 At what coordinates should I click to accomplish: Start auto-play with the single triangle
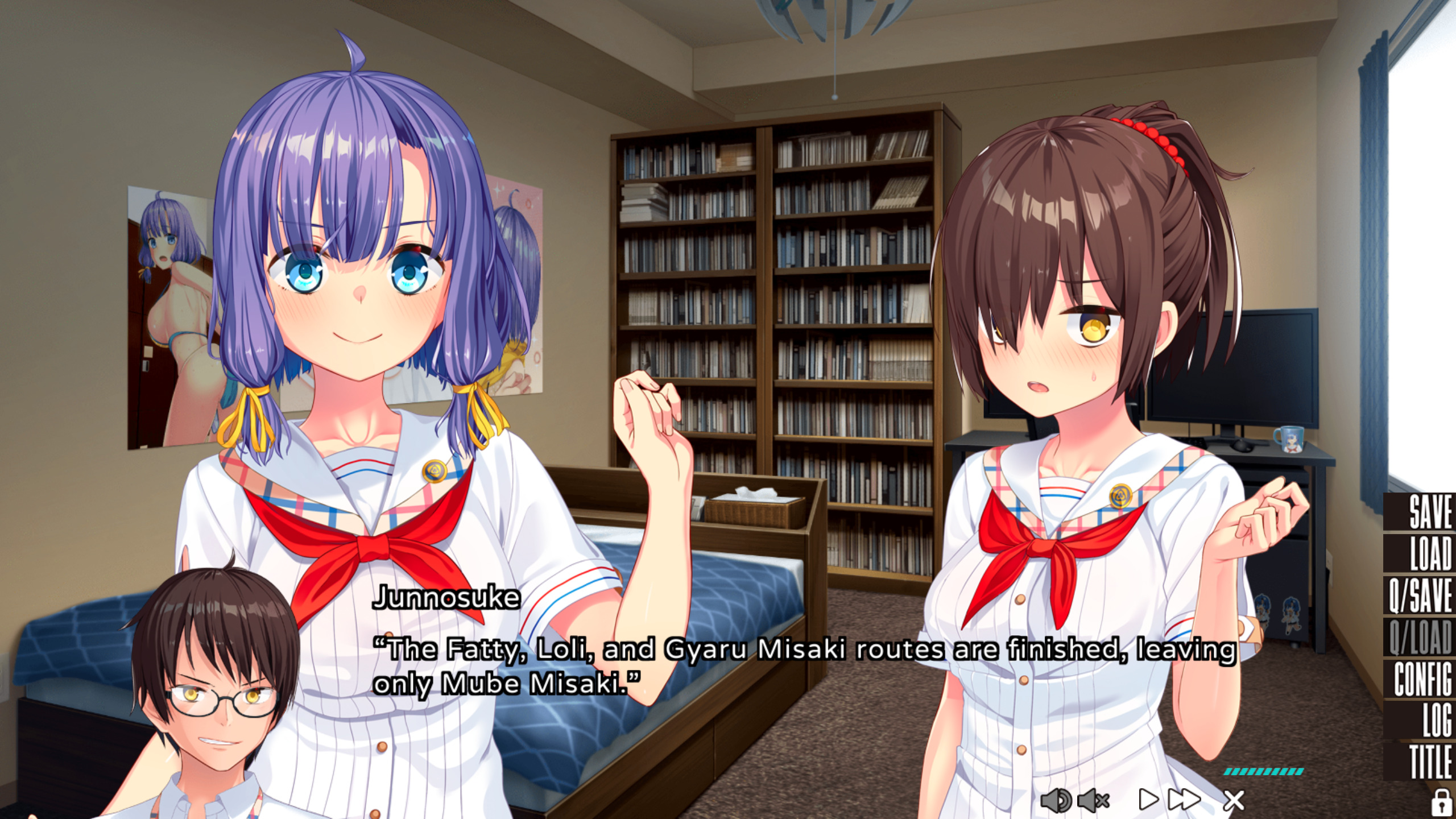(1148, 800)
